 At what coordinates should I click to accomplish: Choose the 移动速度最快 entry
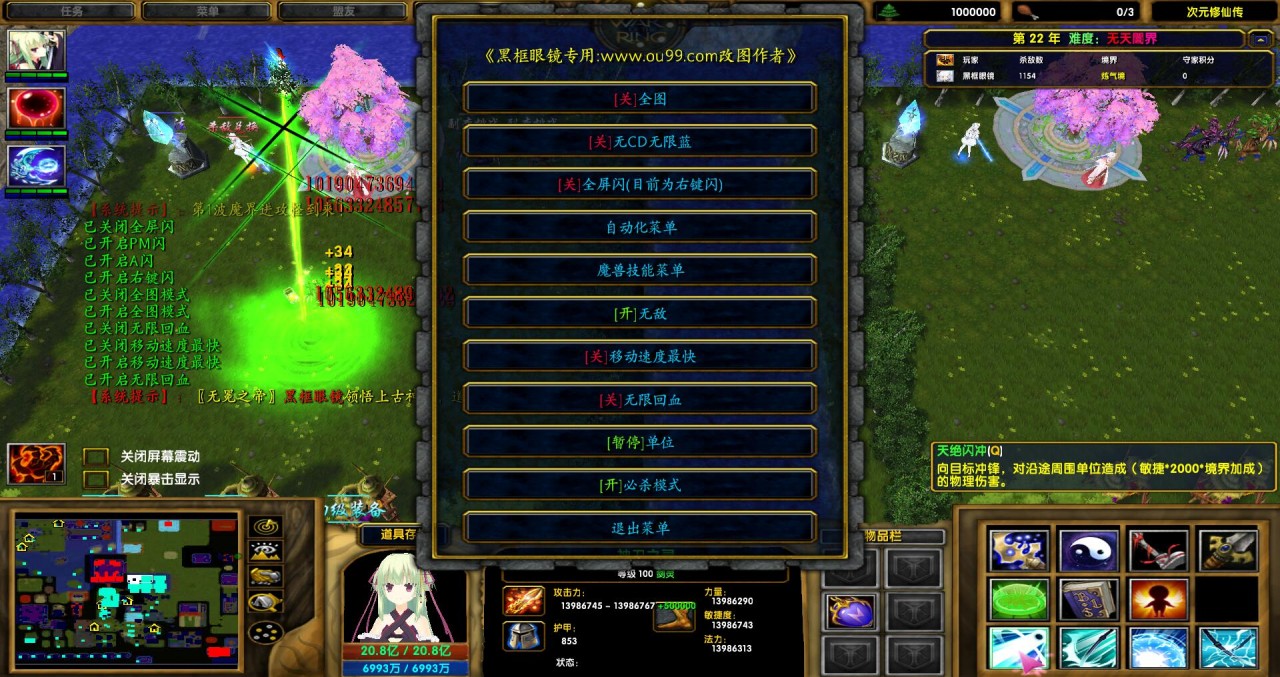pos(640,356)
